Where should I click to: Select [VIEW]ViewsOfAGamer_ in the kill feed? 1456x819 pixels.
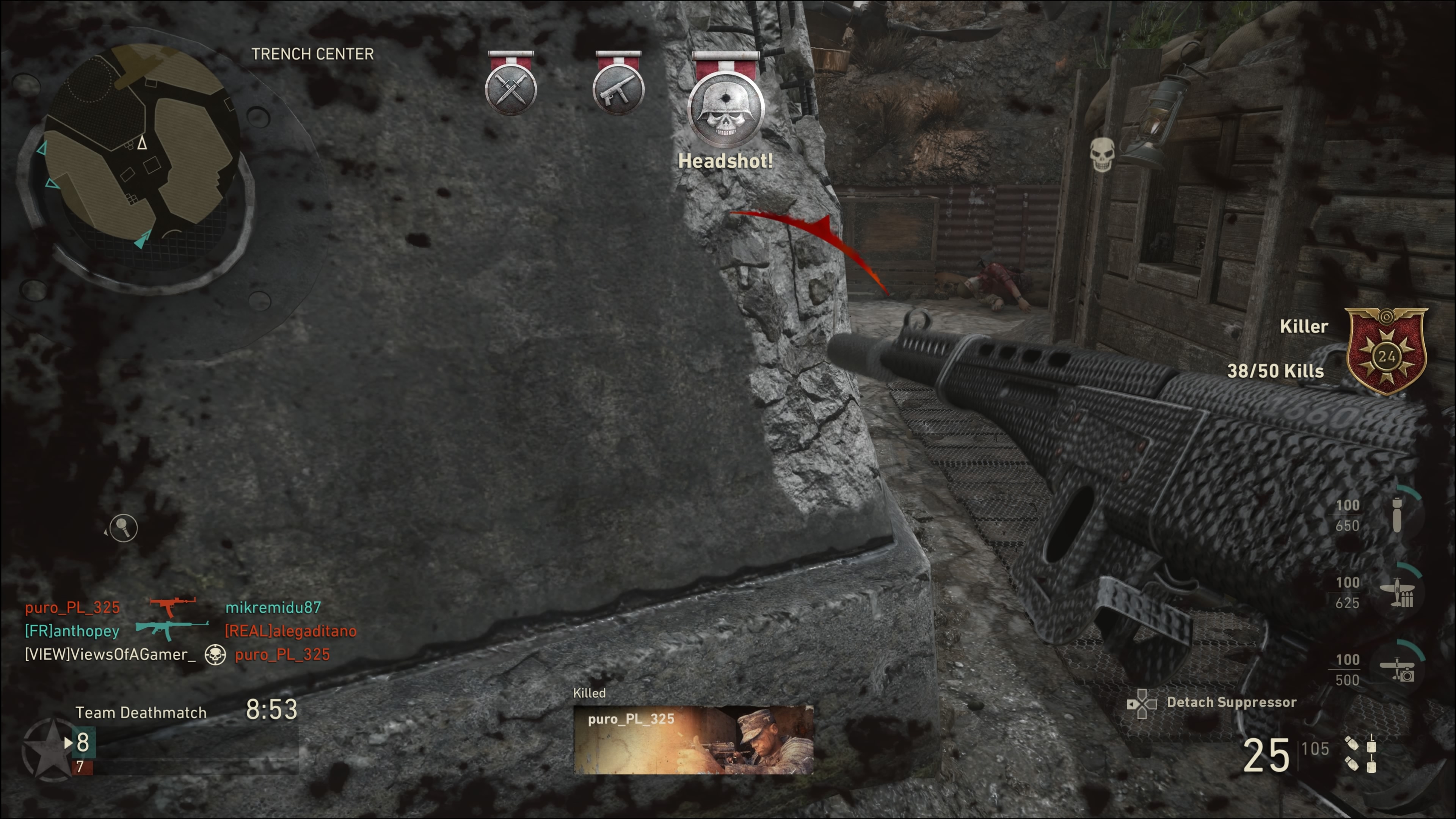point(110,654)
